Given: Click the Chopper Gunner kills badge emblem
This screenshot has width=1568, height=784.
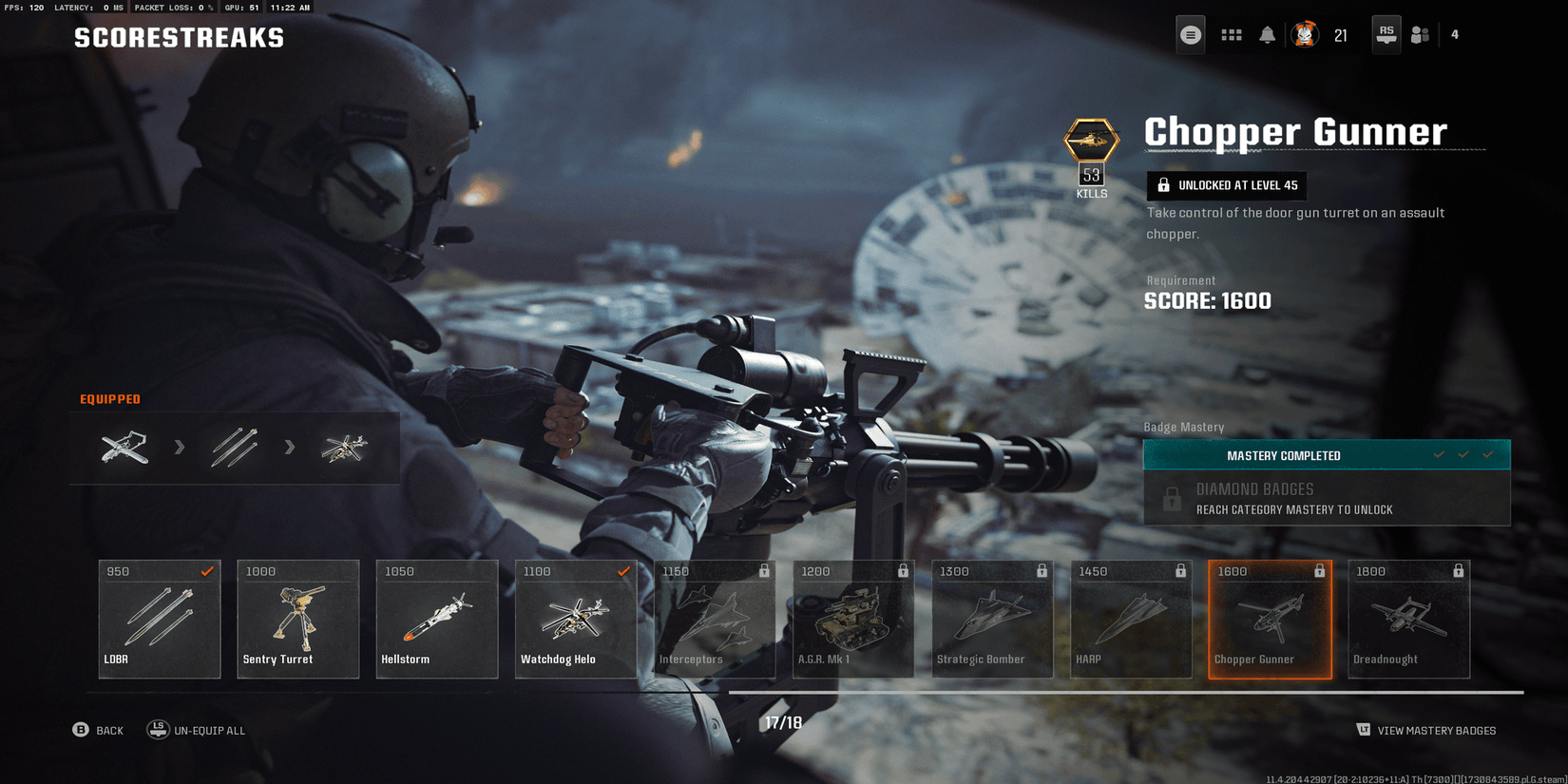Looking at the screenshot, I should [1091, 143].
